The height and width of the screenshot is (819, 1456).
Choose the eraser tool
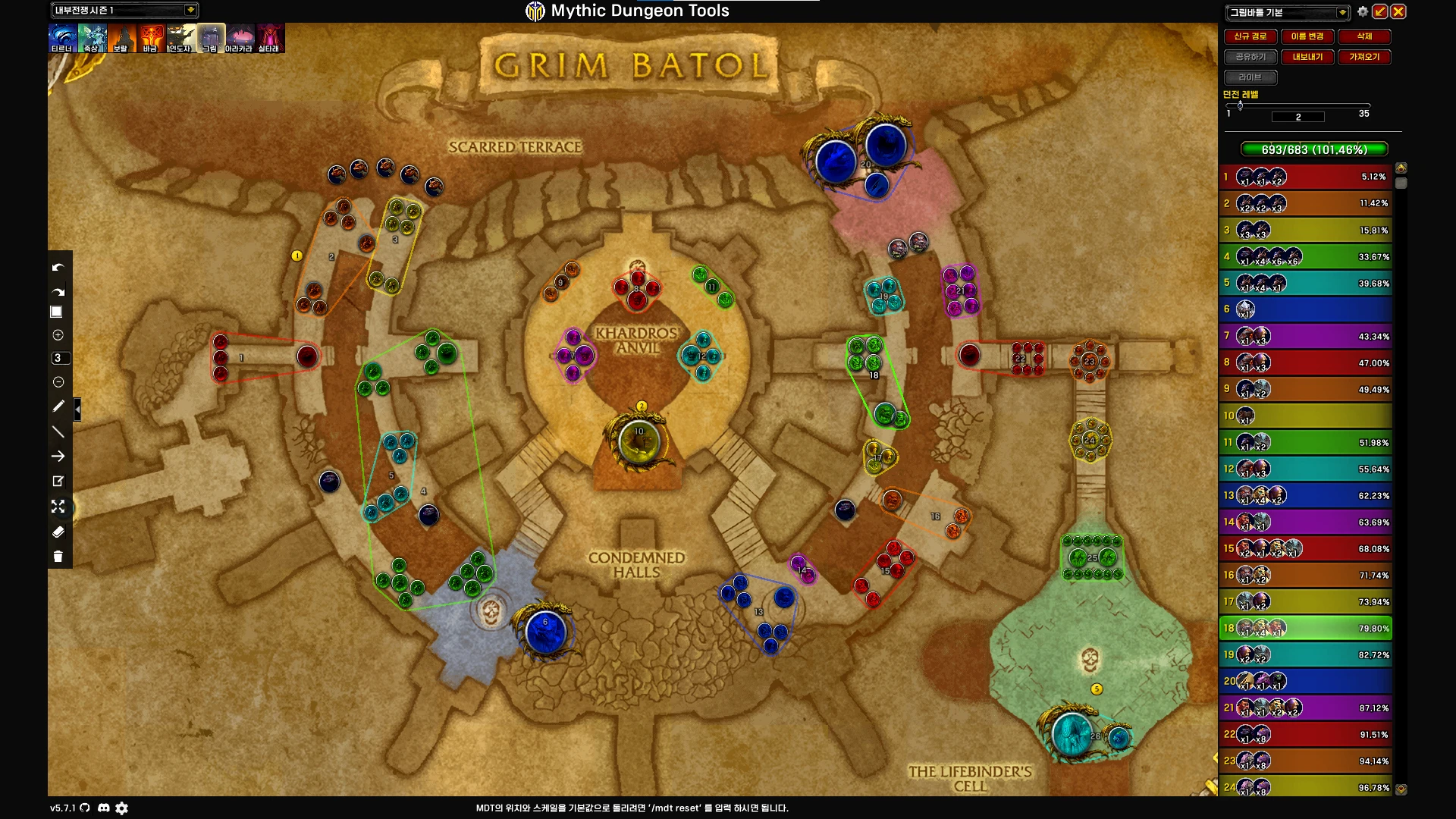point(58,532)
